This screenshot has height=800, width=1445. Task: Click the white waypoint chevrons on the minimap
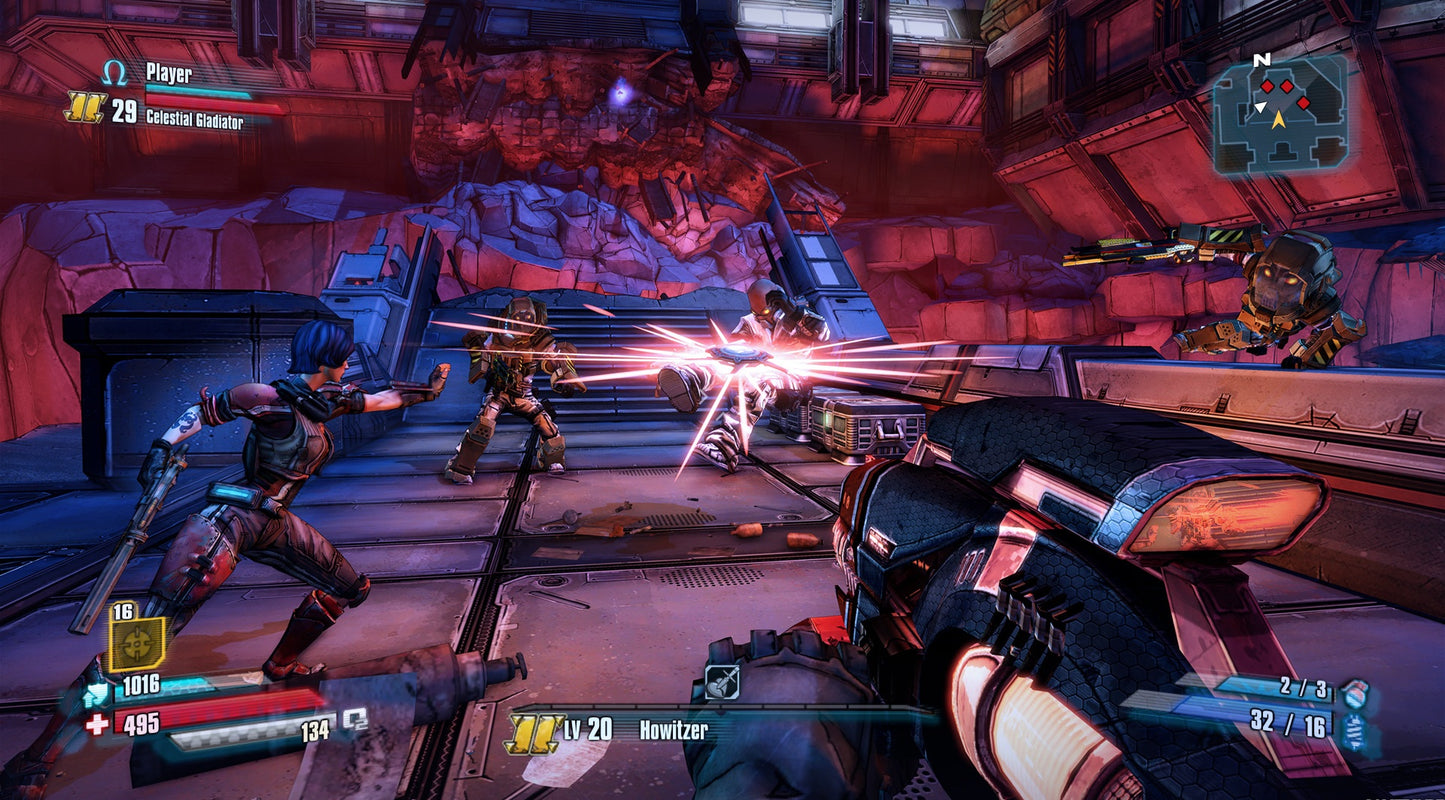1260,107
